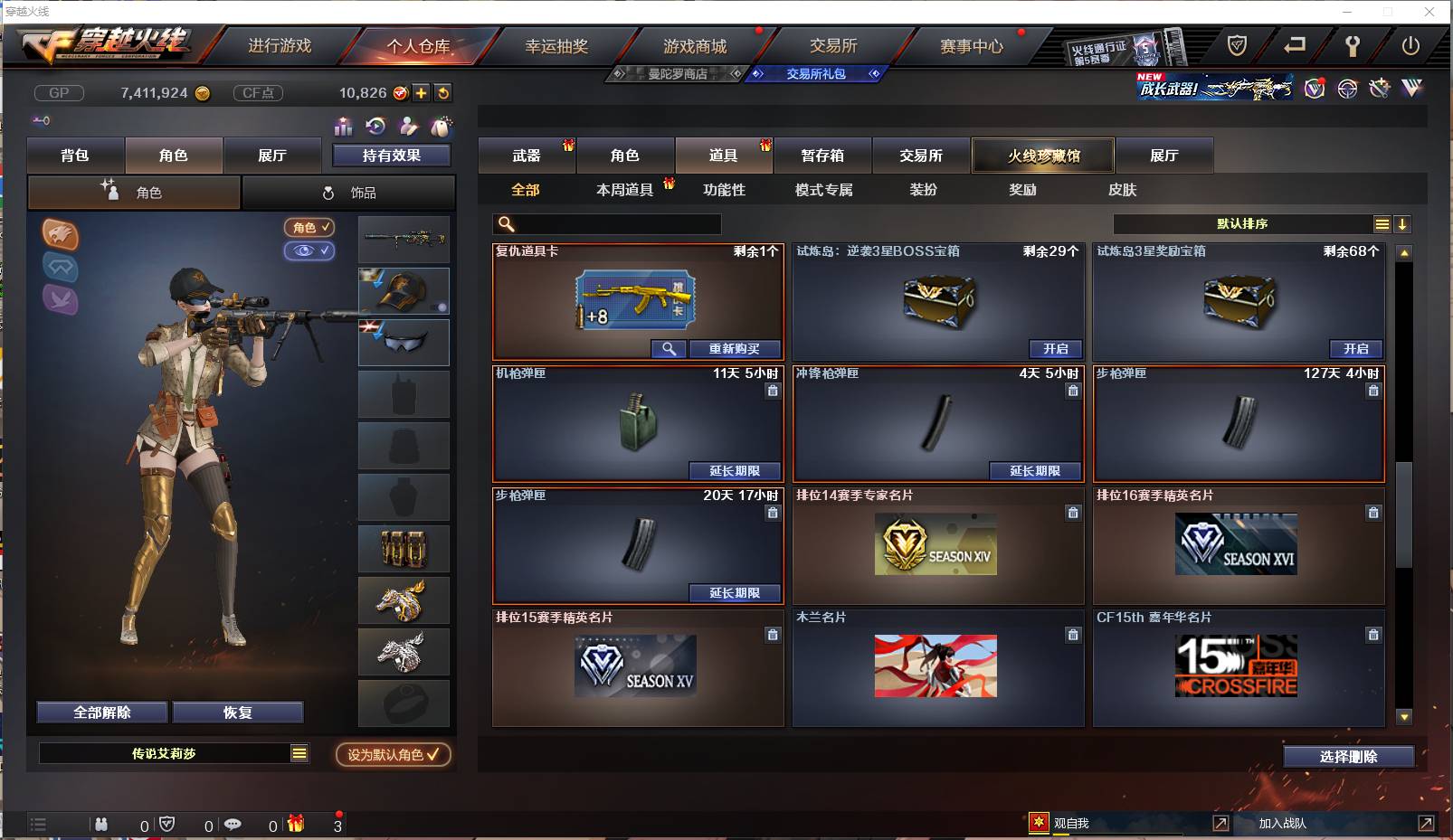
Task: Click the trash delete icon on 冲锋枪弹匣
Action: pos(1073,391)
